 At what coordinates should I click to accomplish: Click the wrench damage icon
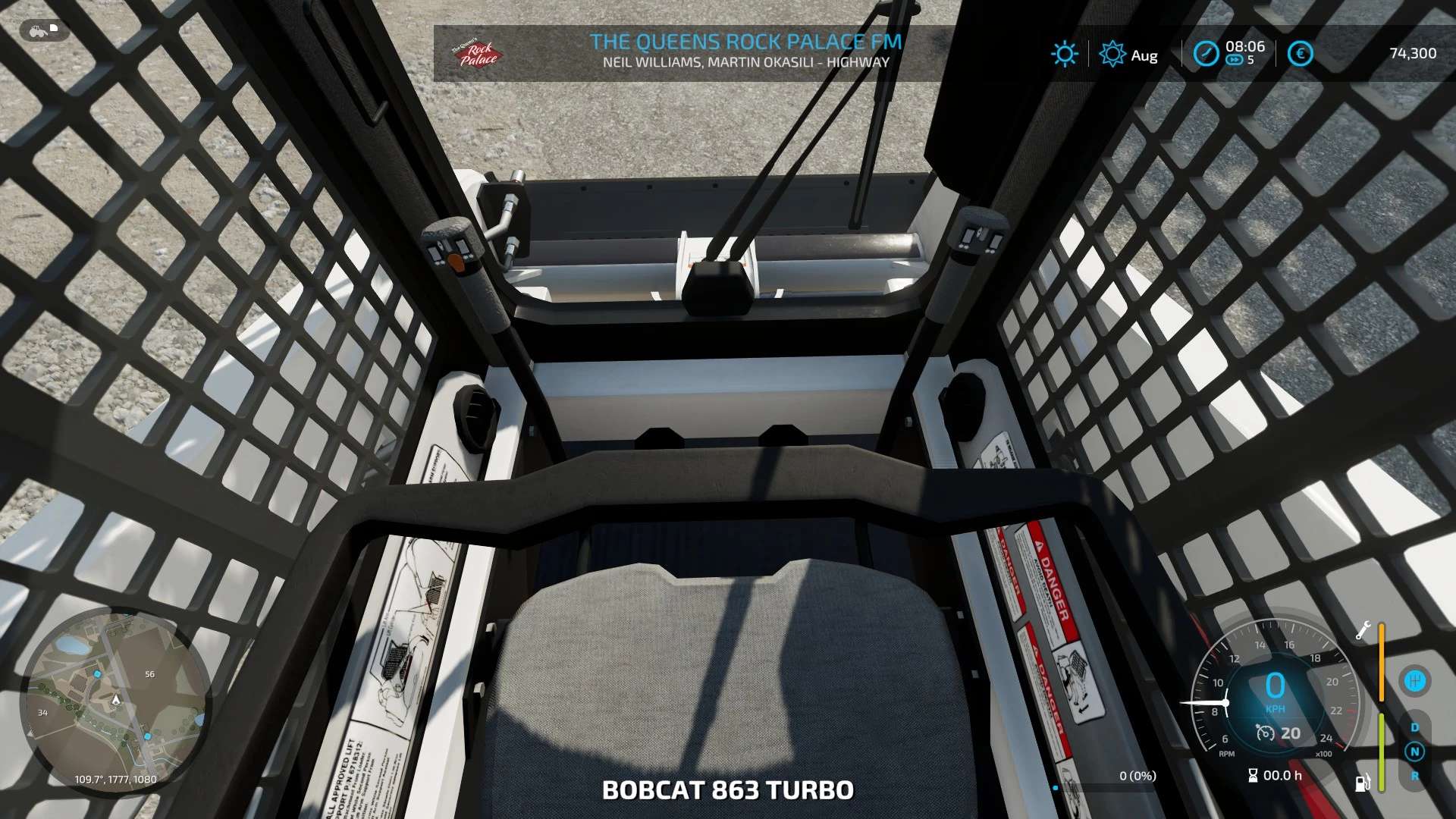pyautogui.click(x=1363, y=631)
